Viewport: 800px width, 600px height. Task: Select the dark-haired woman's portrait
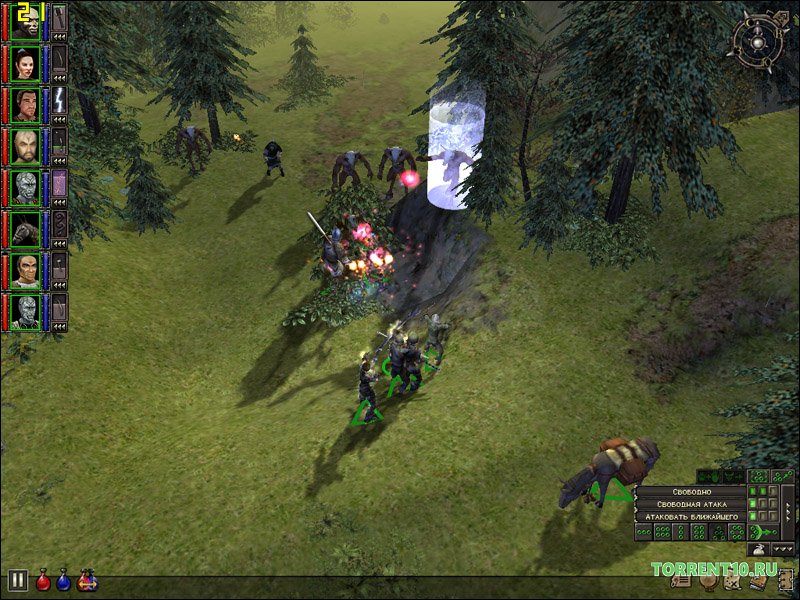click(x=25, y=63)
